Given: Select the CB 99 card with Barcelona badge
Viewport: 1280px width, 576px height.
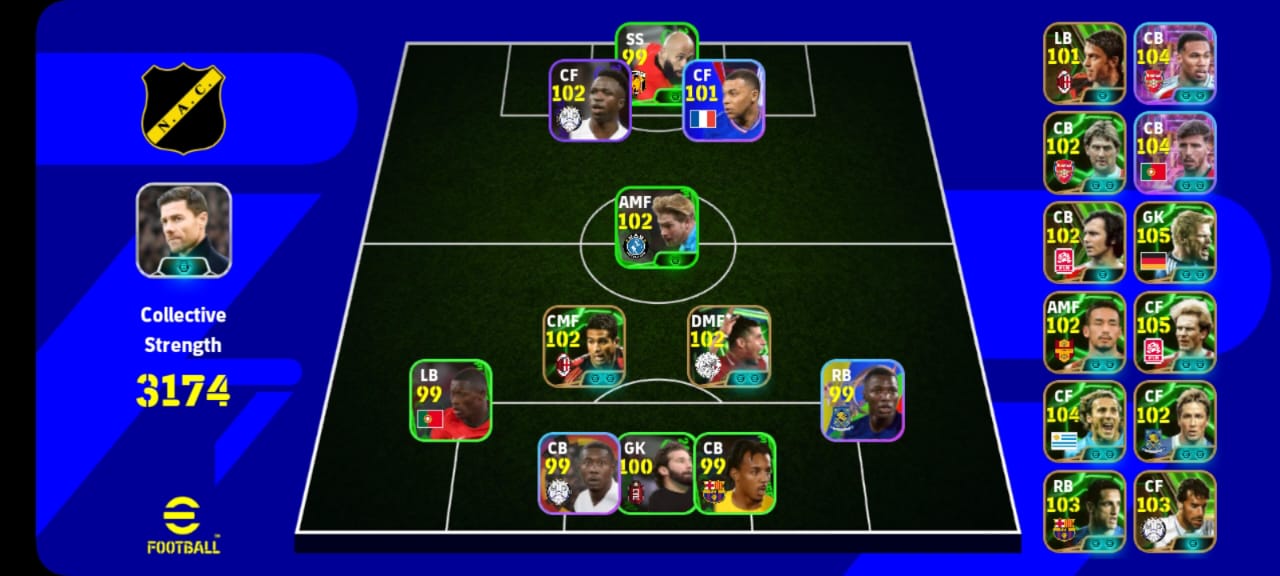Looking at the screenshot, I should coord(735,473).
